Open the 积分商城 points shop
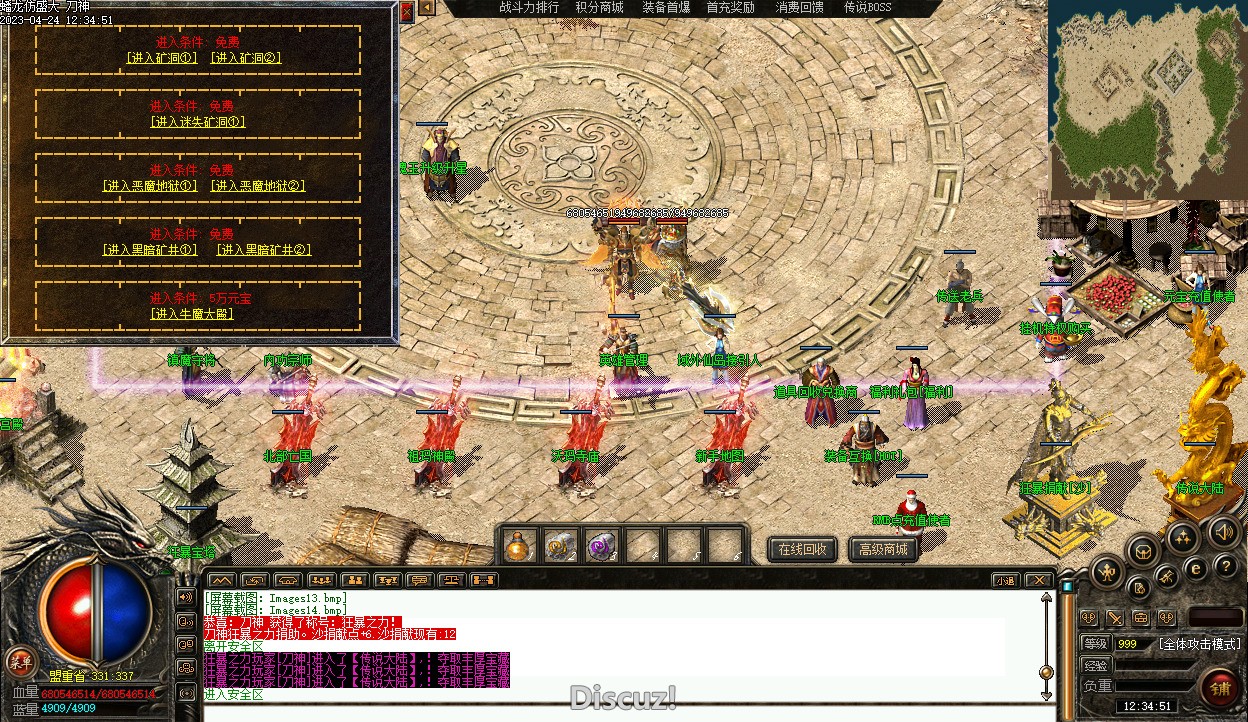 point(599,8)
